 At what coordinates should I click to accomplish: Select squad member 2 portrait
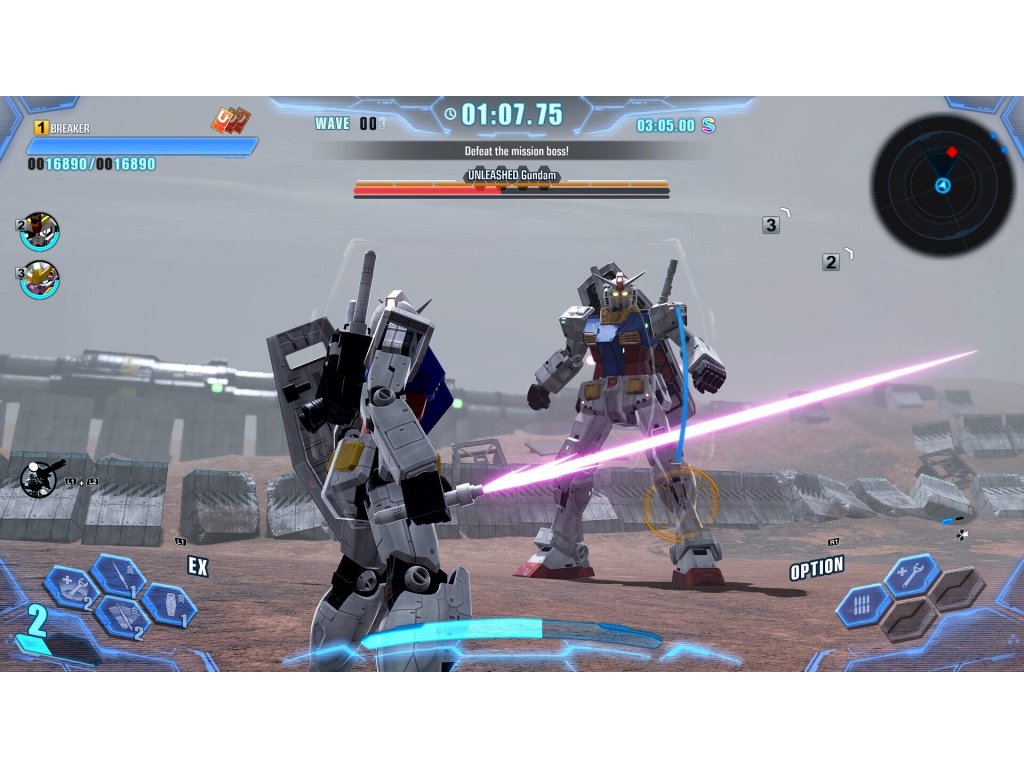[40, 231]
